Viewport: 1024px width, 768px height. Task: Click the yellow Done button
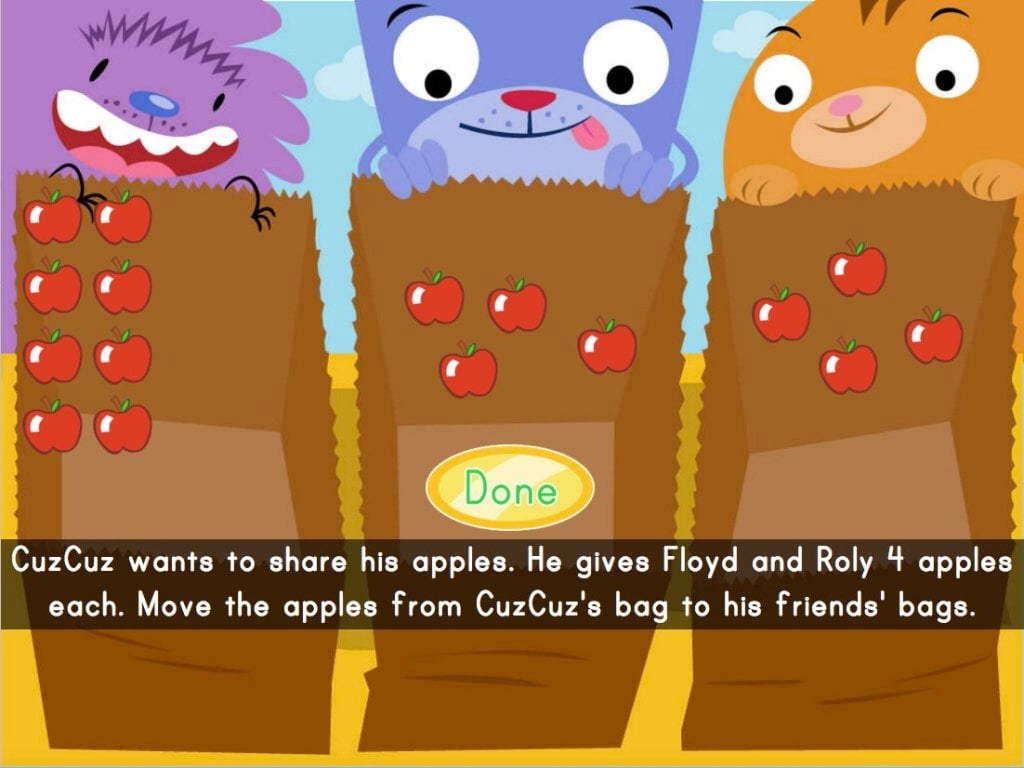pos(510,489)
